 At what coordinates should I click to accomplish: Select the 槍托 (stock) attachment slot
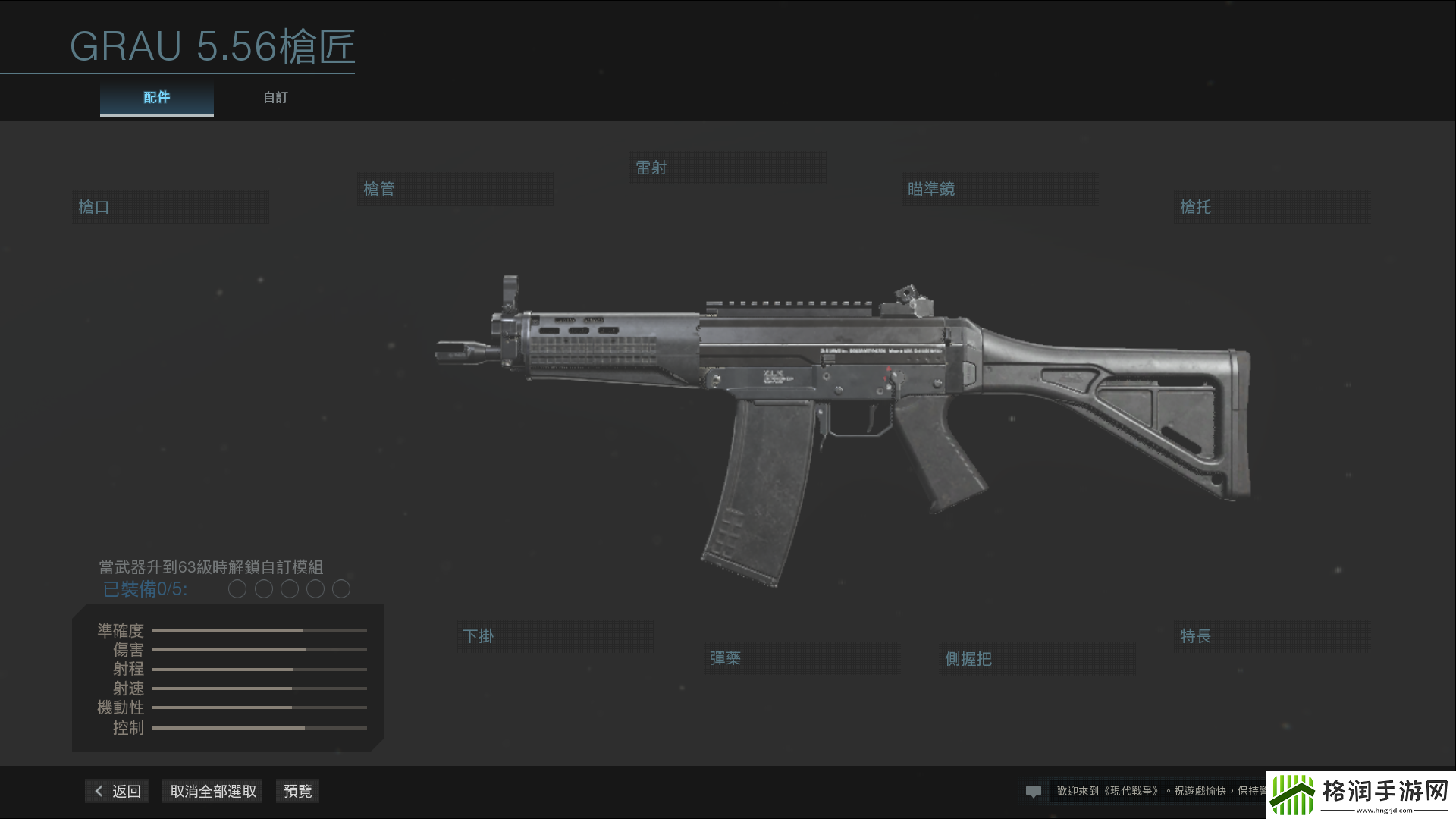[1272, 206]
